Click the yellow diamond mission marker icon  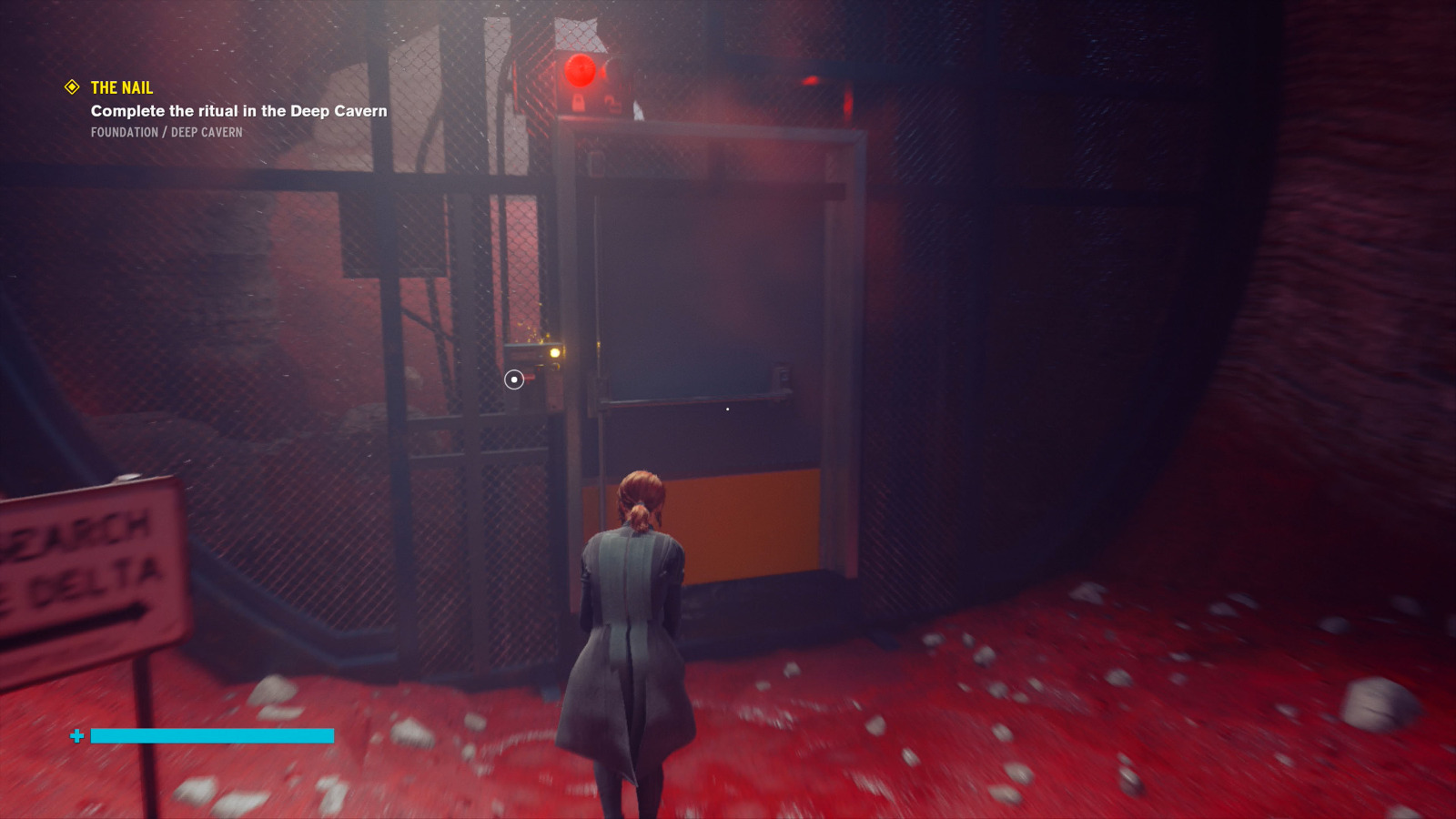click(71, 87)
